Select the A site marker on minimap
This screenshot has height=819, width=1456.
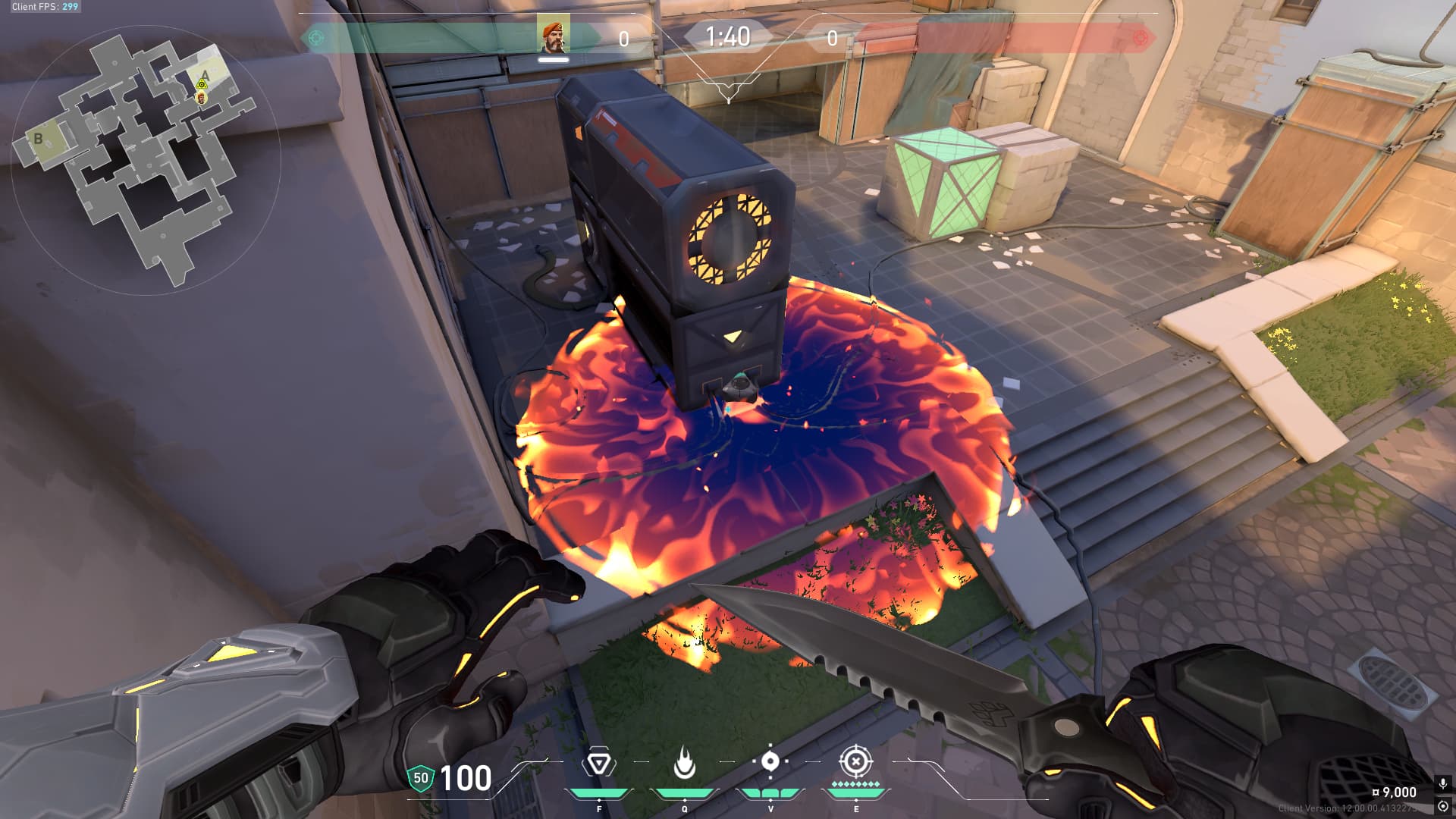tap(205, 75)
